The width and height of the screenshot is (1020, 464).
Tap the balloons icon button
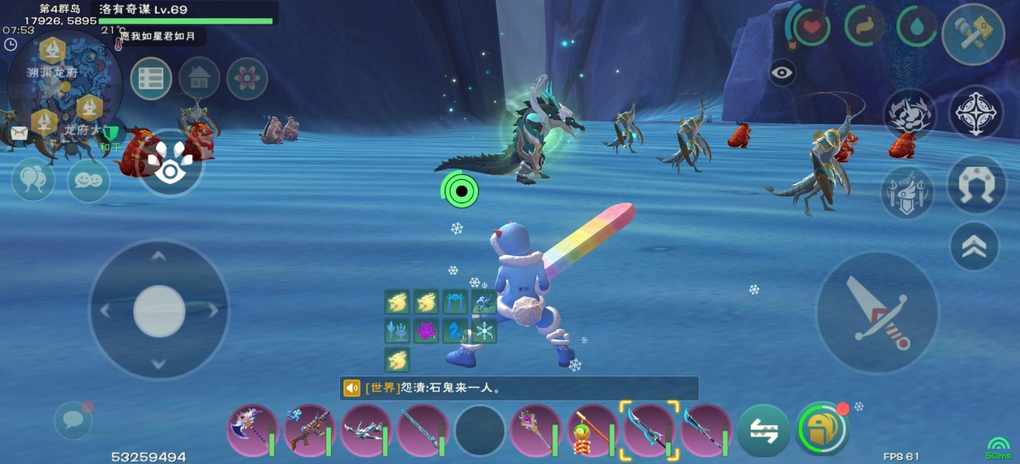[x=31, y=180]
